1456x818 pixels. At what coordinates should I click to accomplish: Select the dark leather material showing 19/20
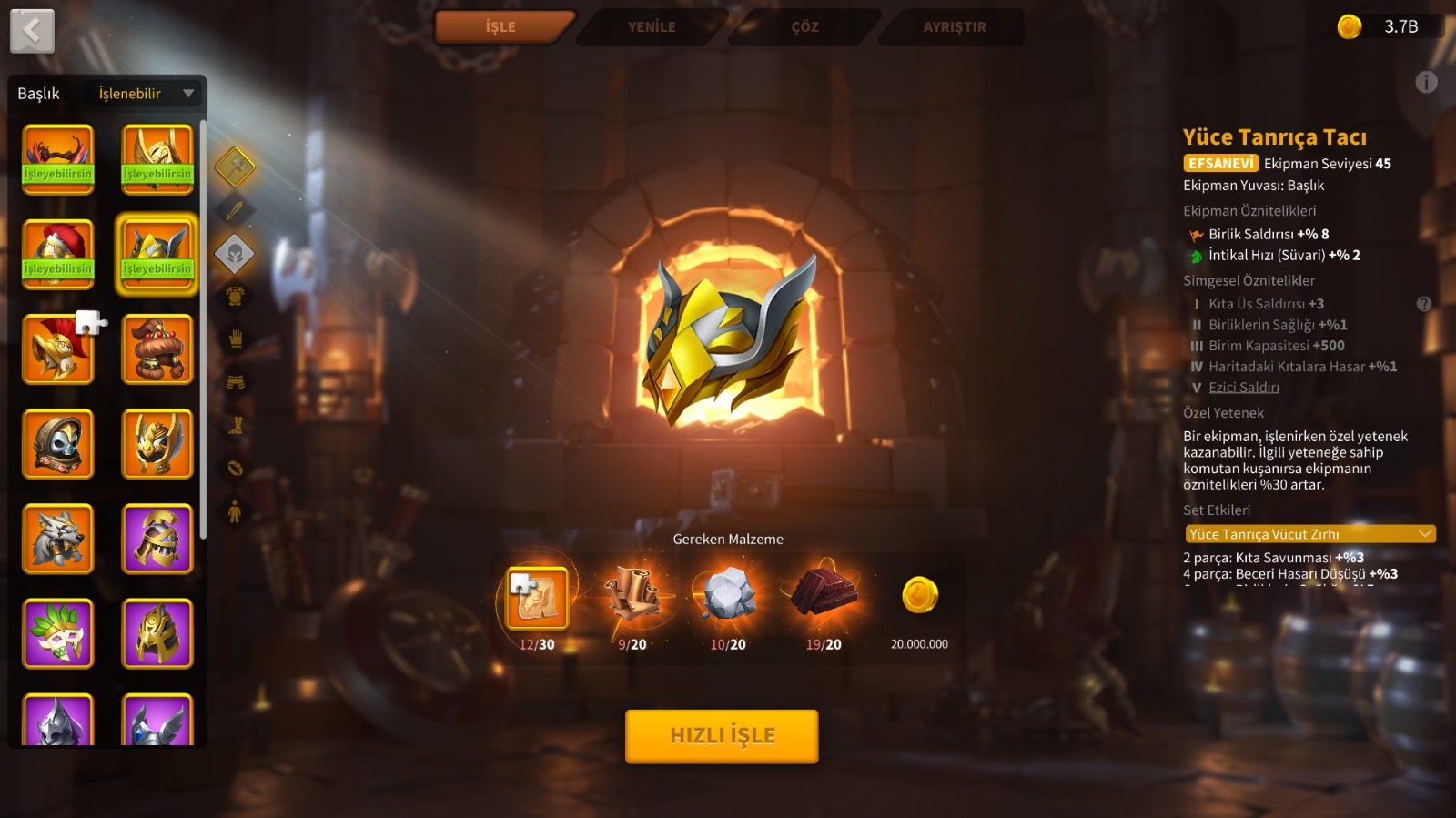point(824,593)
